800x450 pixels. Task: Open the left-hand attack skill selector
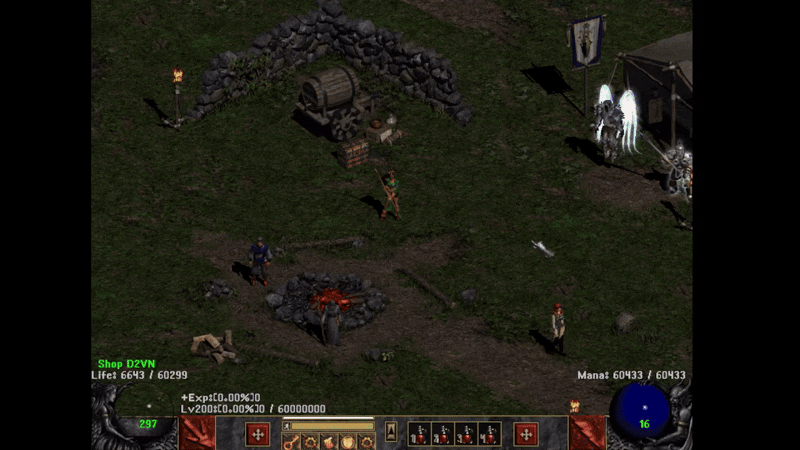pos(197,434)
